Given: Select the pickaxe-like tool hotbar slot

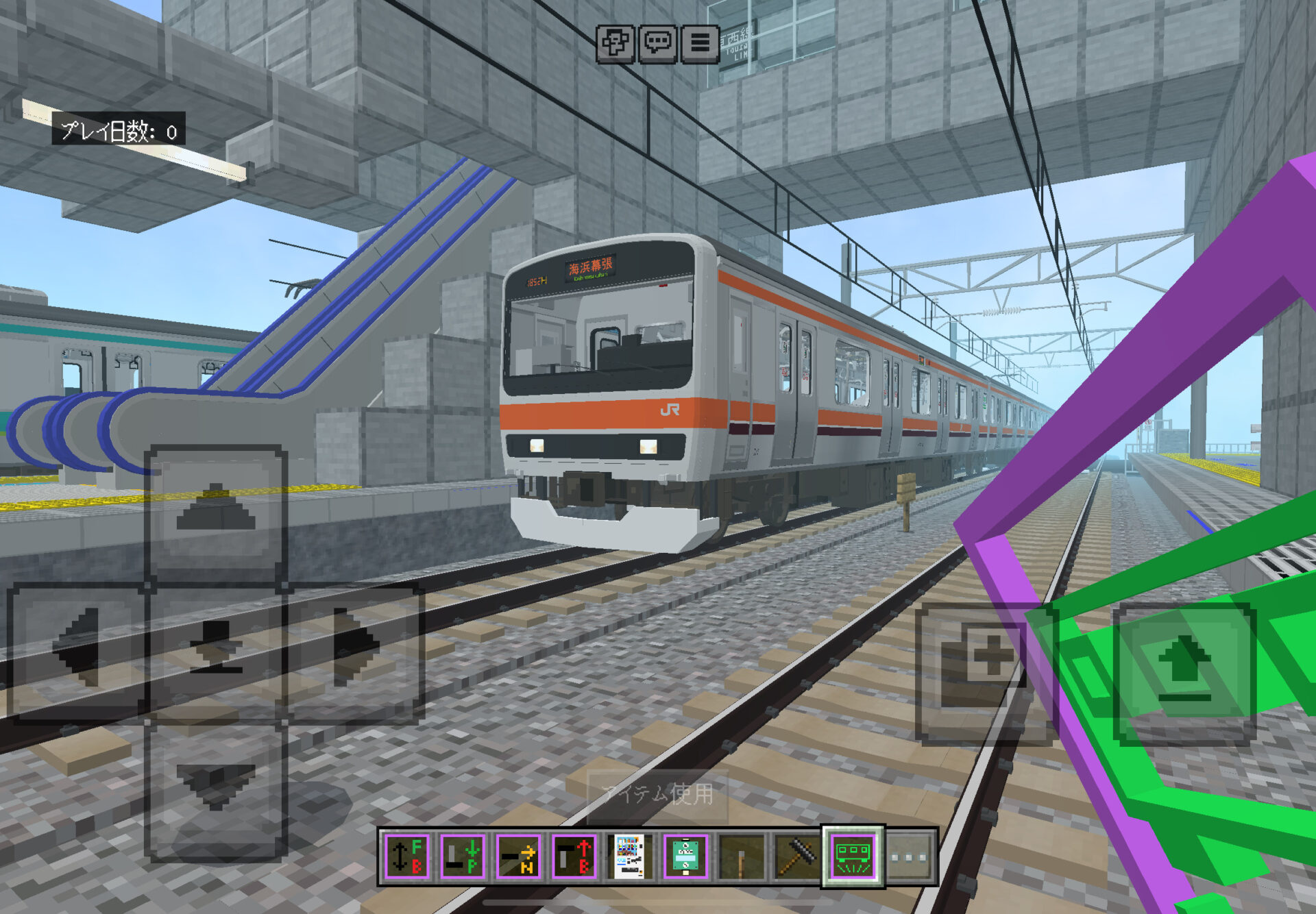Looking at the screenshot, I should (x=796, y=856).
